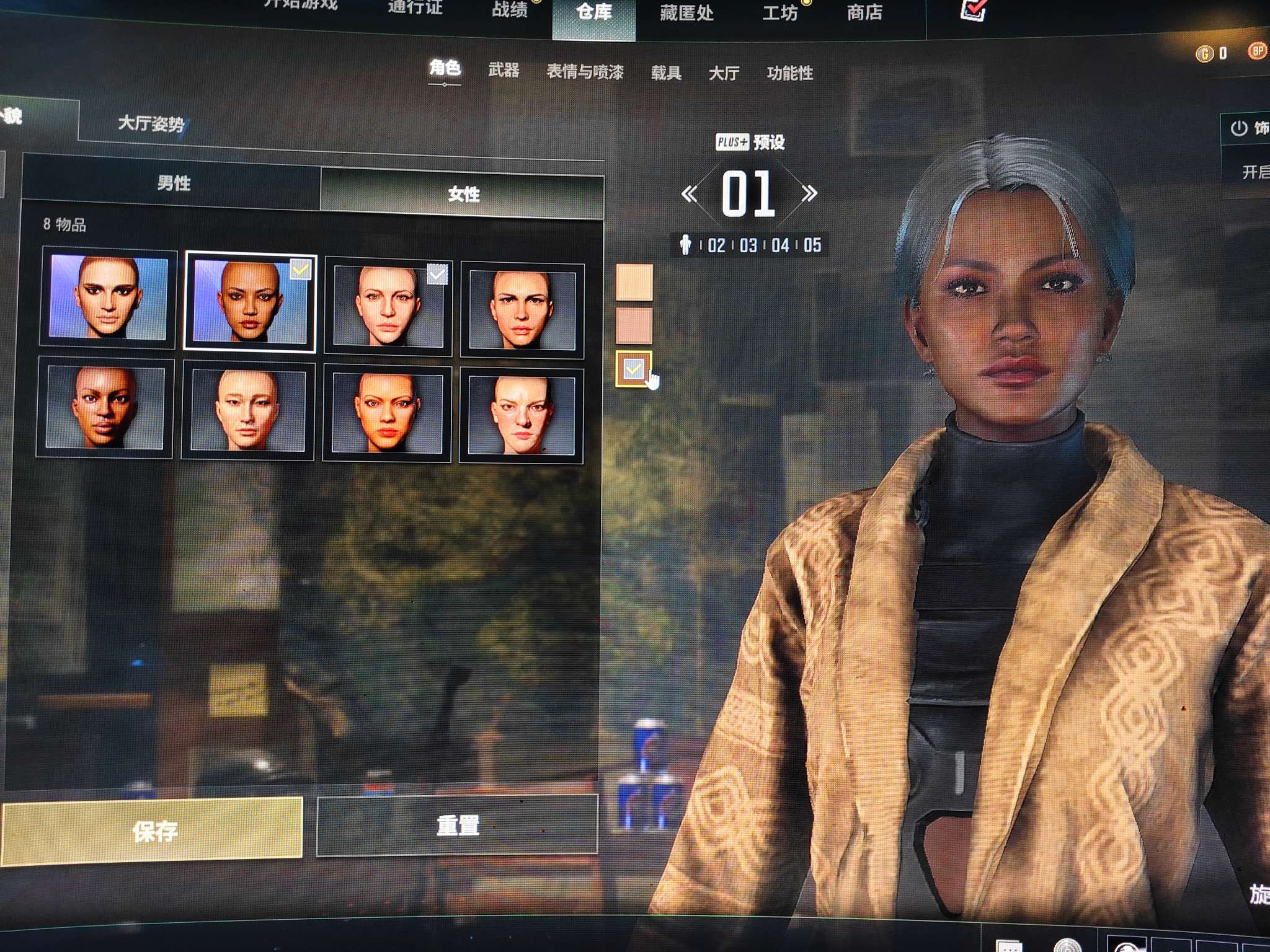Viewport: 1270px width, 952px height.
Task: Open the 大厅 lobby category
Action: [724, 74]
